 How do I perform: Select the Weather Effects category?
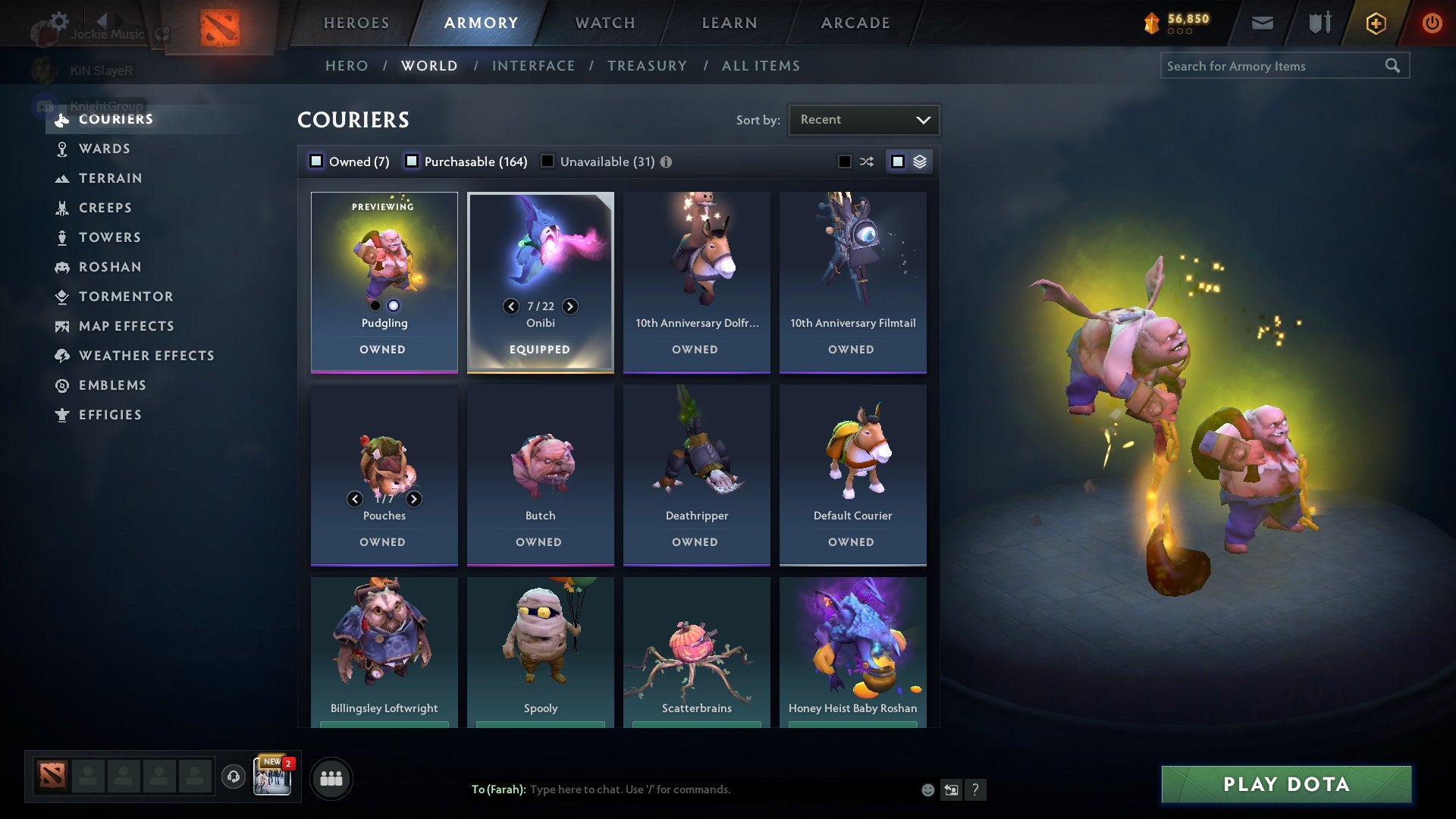146,356
